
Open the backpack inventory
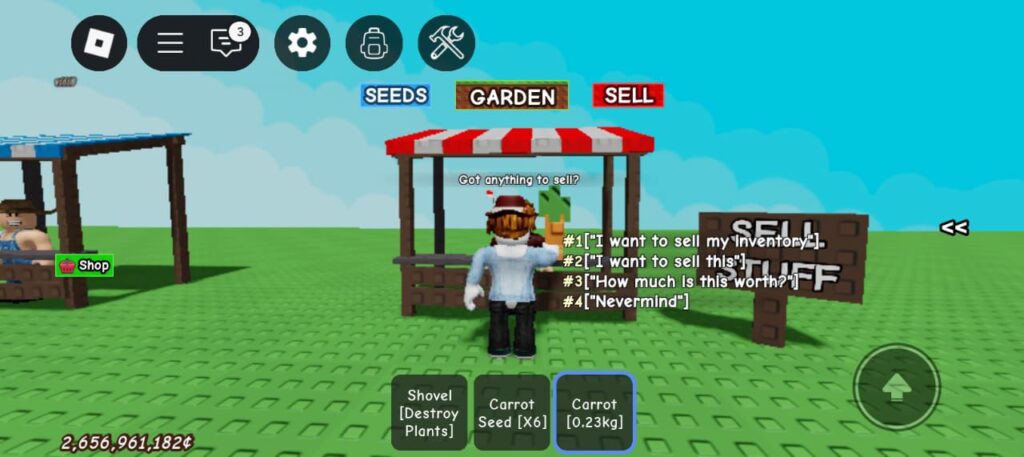[374, 43]
